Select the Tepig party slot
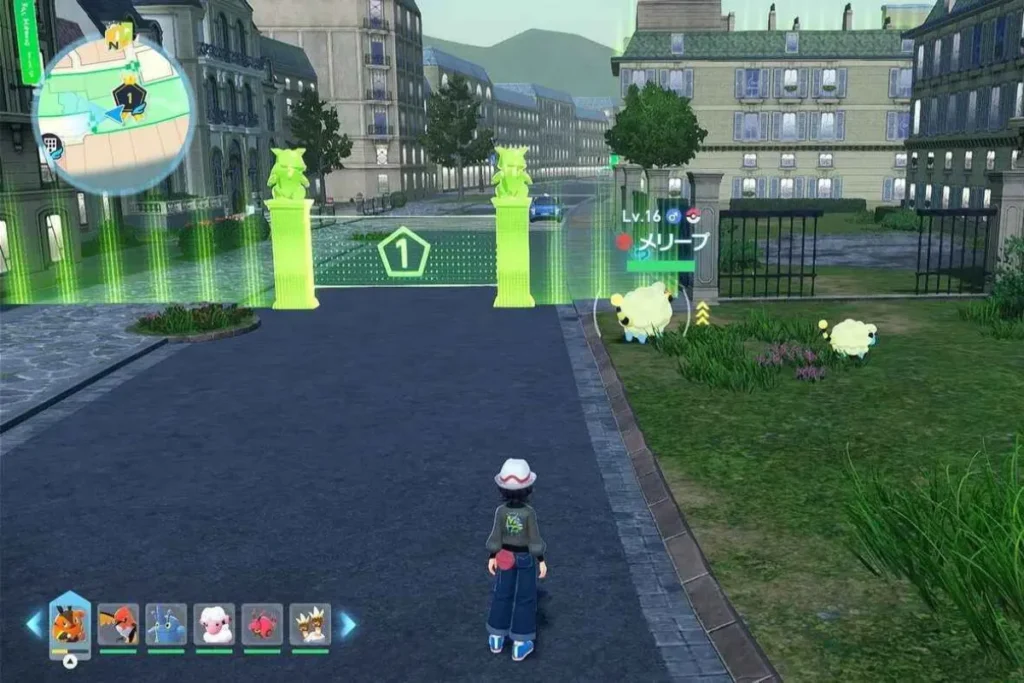Image resolution: width=1024 pixels, height=683 pixels. 69,624
